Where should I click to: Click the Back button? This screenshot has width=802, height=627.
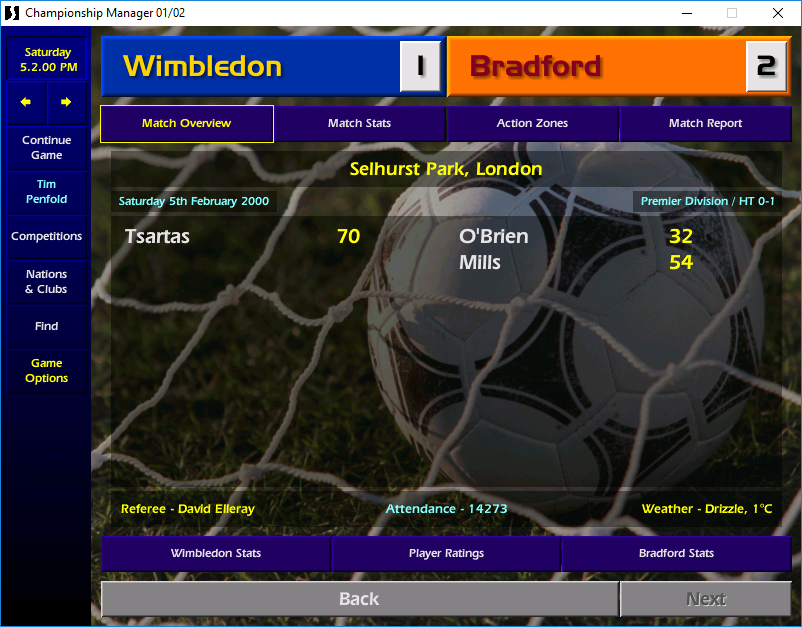point(359,599)
